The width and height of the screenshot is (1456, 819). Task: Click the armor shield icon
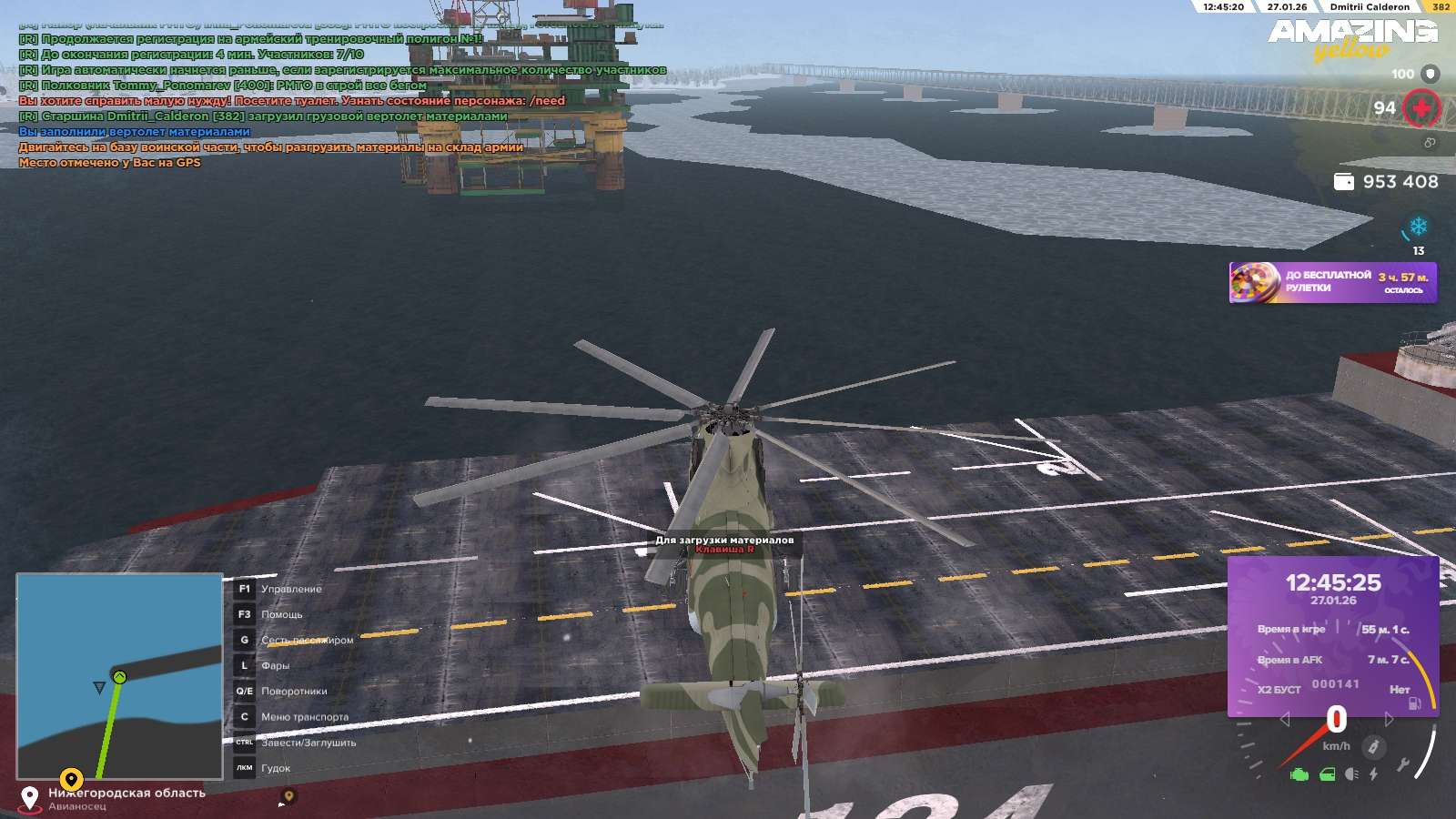[1431, 74]
